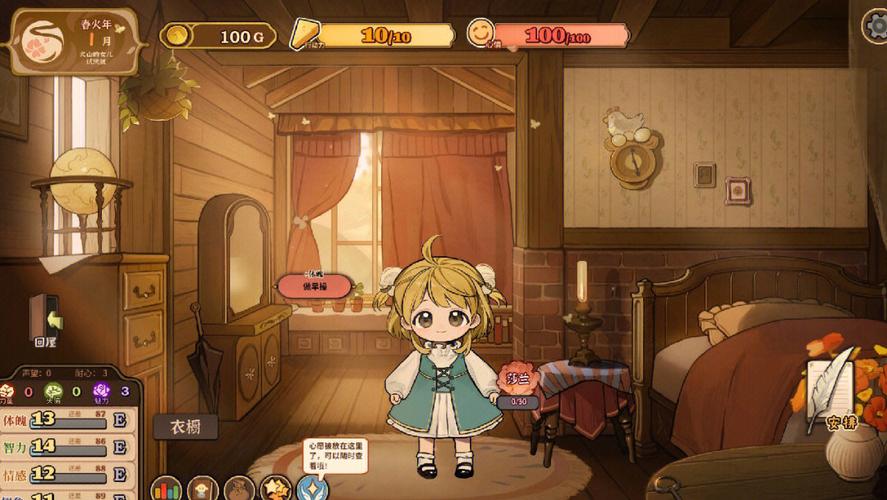Open the brown bag inventory icon
Image resolution: width=887 pixels, height=500 pixels.
(x=239, y=488)
